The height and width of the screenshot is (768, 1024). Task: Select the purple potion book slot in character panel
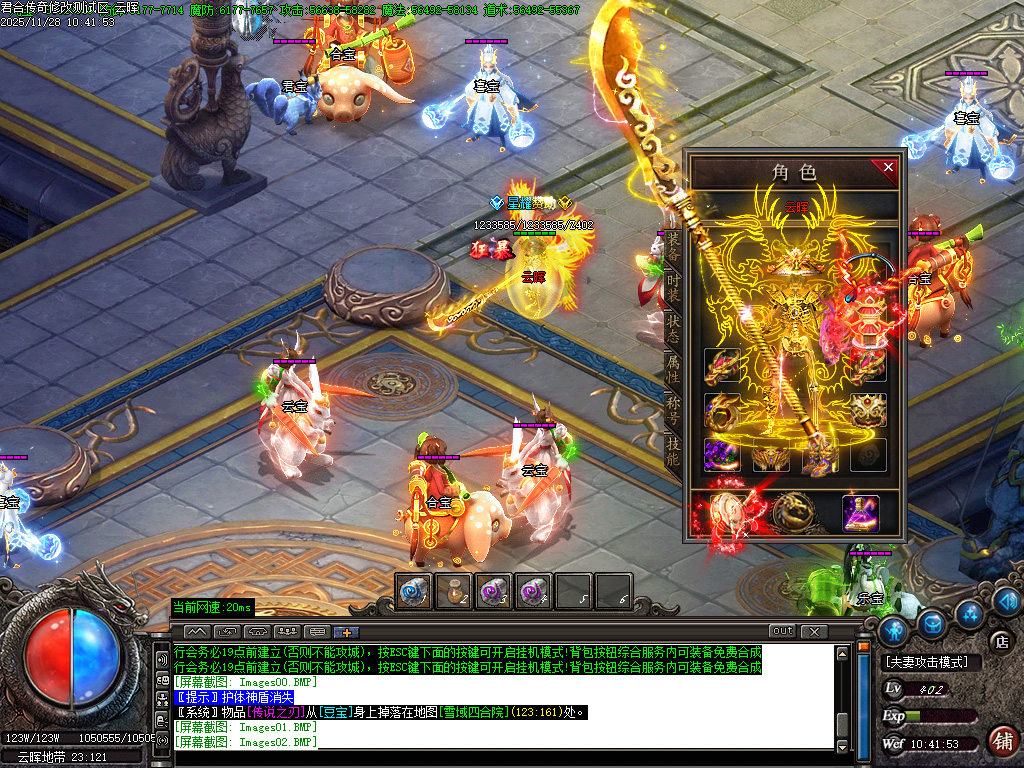[x=860, y=513]
